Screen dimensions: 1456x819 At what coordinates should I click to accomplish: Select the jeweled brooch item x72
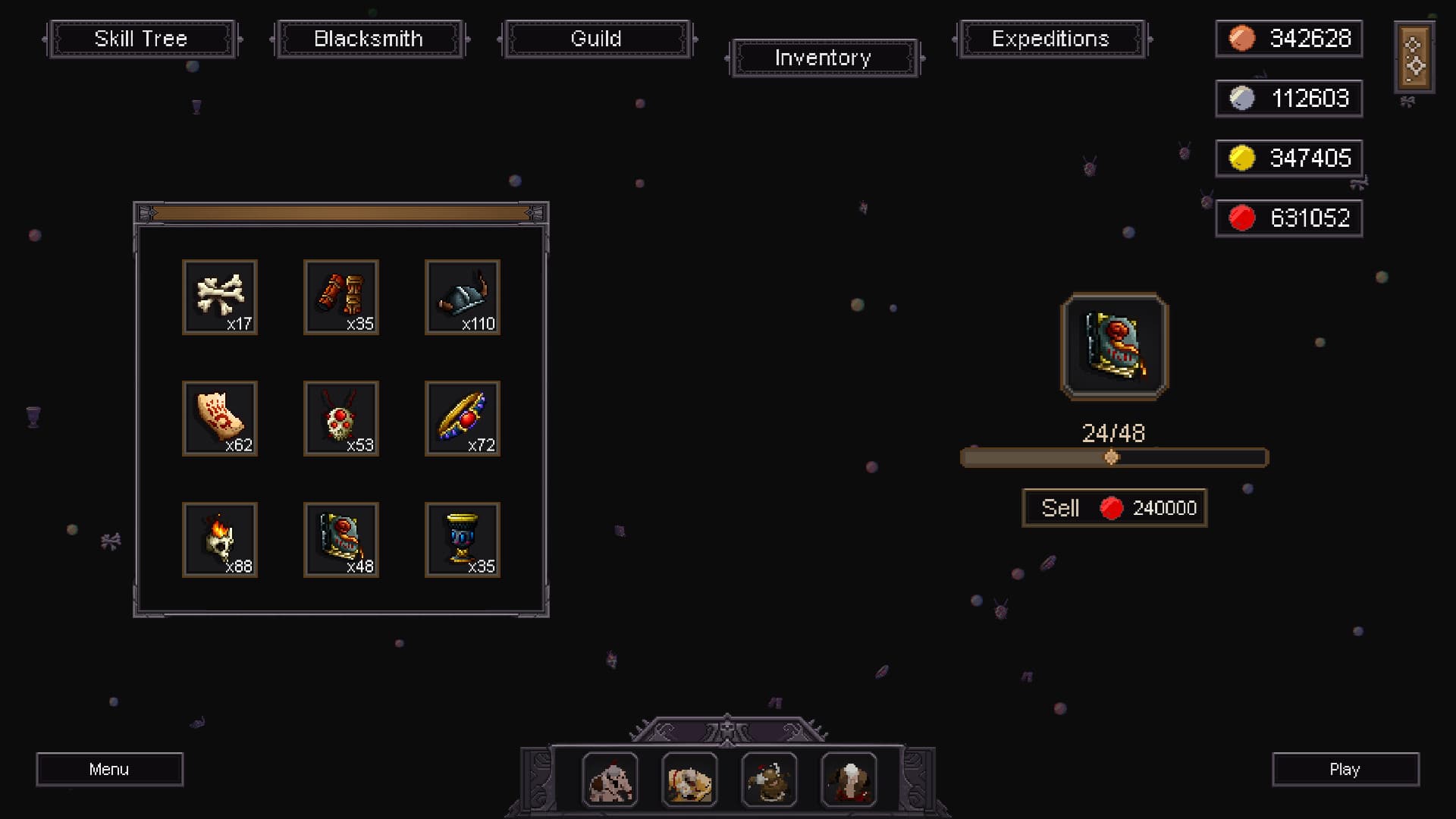click(x=462, y=419)
